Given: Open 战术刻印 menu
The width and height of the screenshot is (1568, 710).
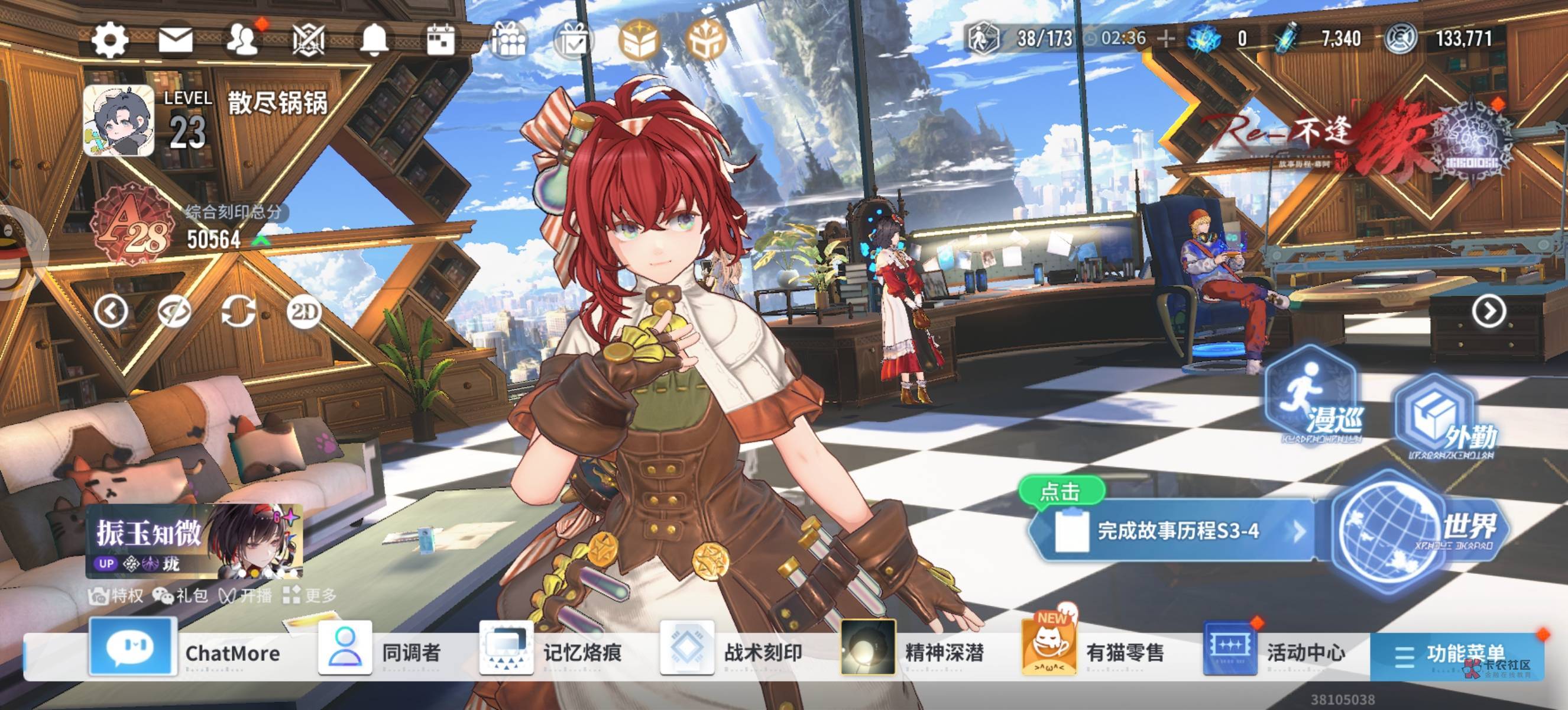Looking at the screenshot, I should pos(731,652).
